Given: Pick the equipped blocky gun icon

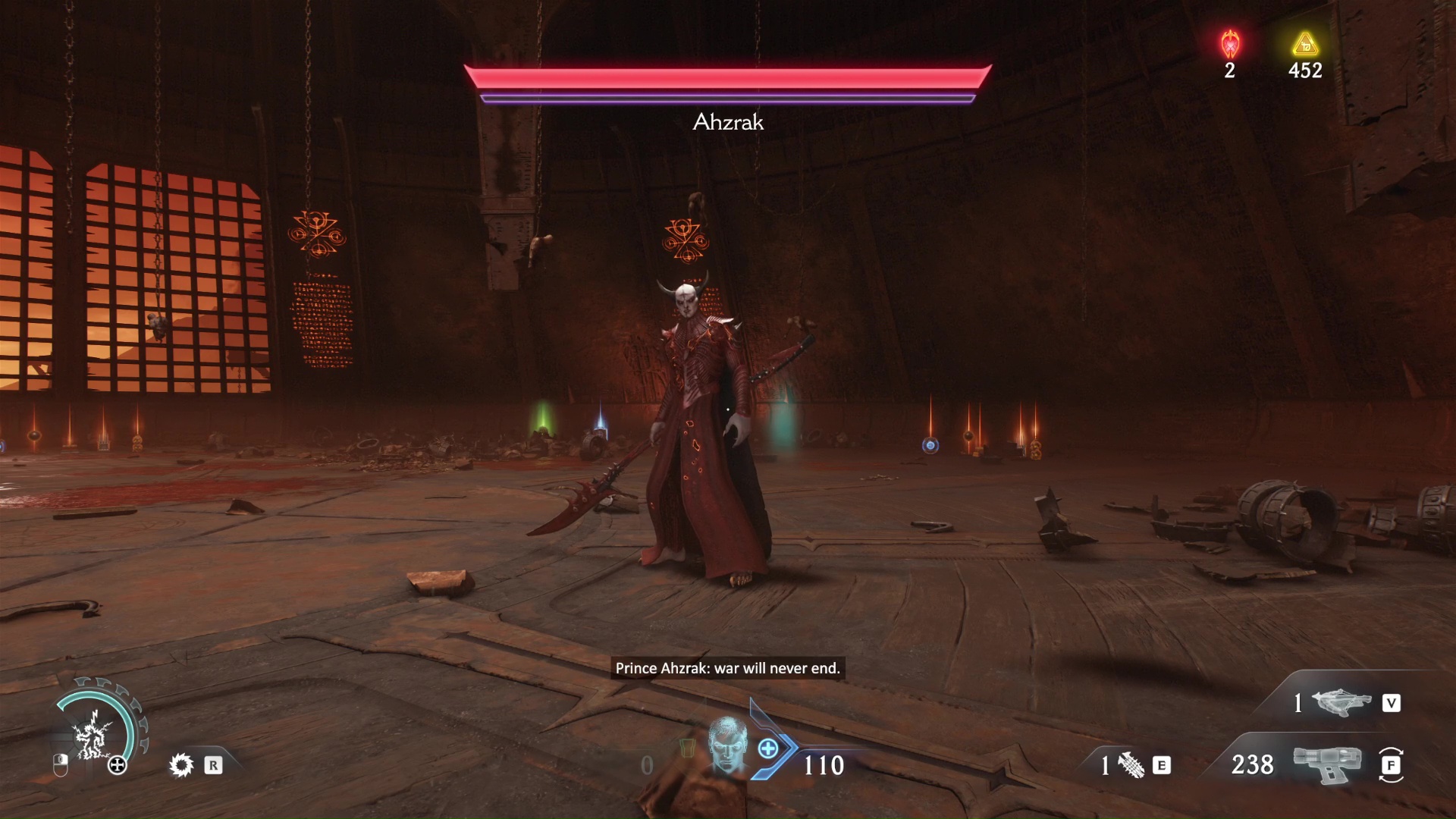Looking at the screenshot, I should pyautogui.click(x=1326, y=763).
